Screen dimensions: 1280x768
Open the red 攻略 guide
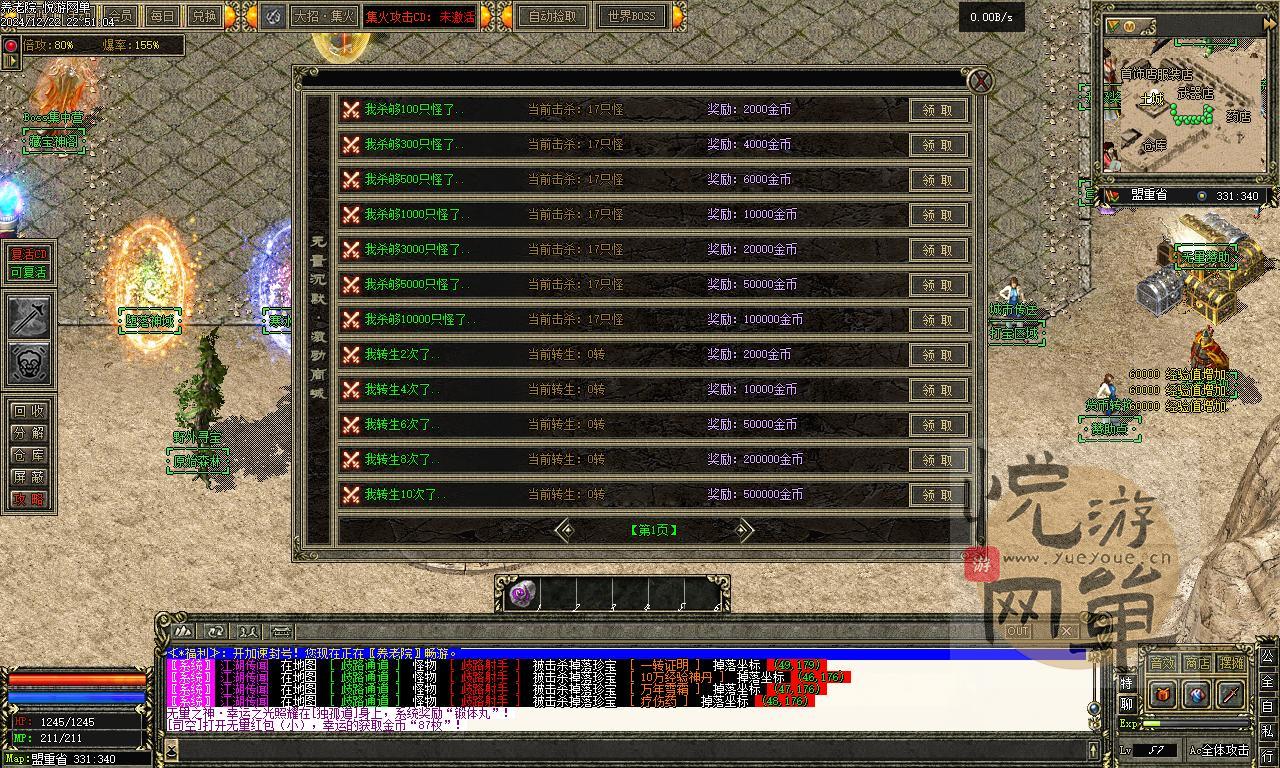28,499
